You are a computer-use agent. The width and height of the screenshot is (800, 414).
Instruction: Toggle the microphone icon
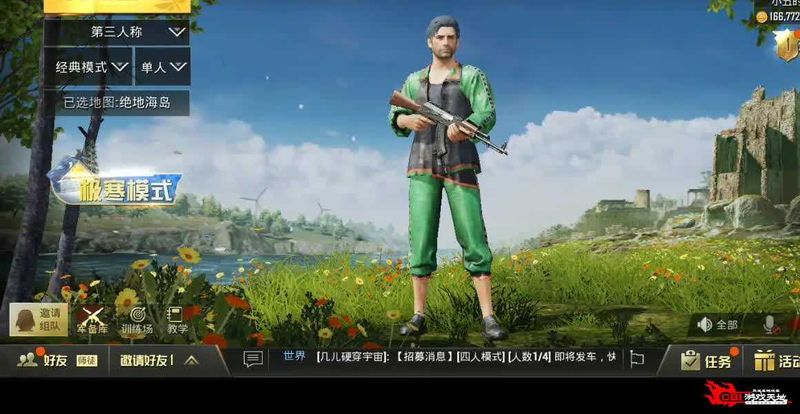click(x=771, y=324)
